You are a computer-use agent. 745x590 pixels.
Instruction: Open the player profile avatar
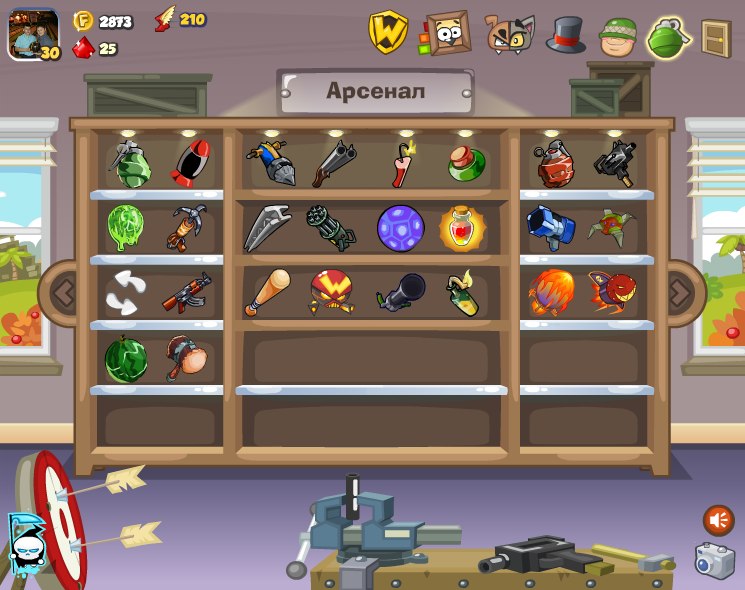pos(32,34)
